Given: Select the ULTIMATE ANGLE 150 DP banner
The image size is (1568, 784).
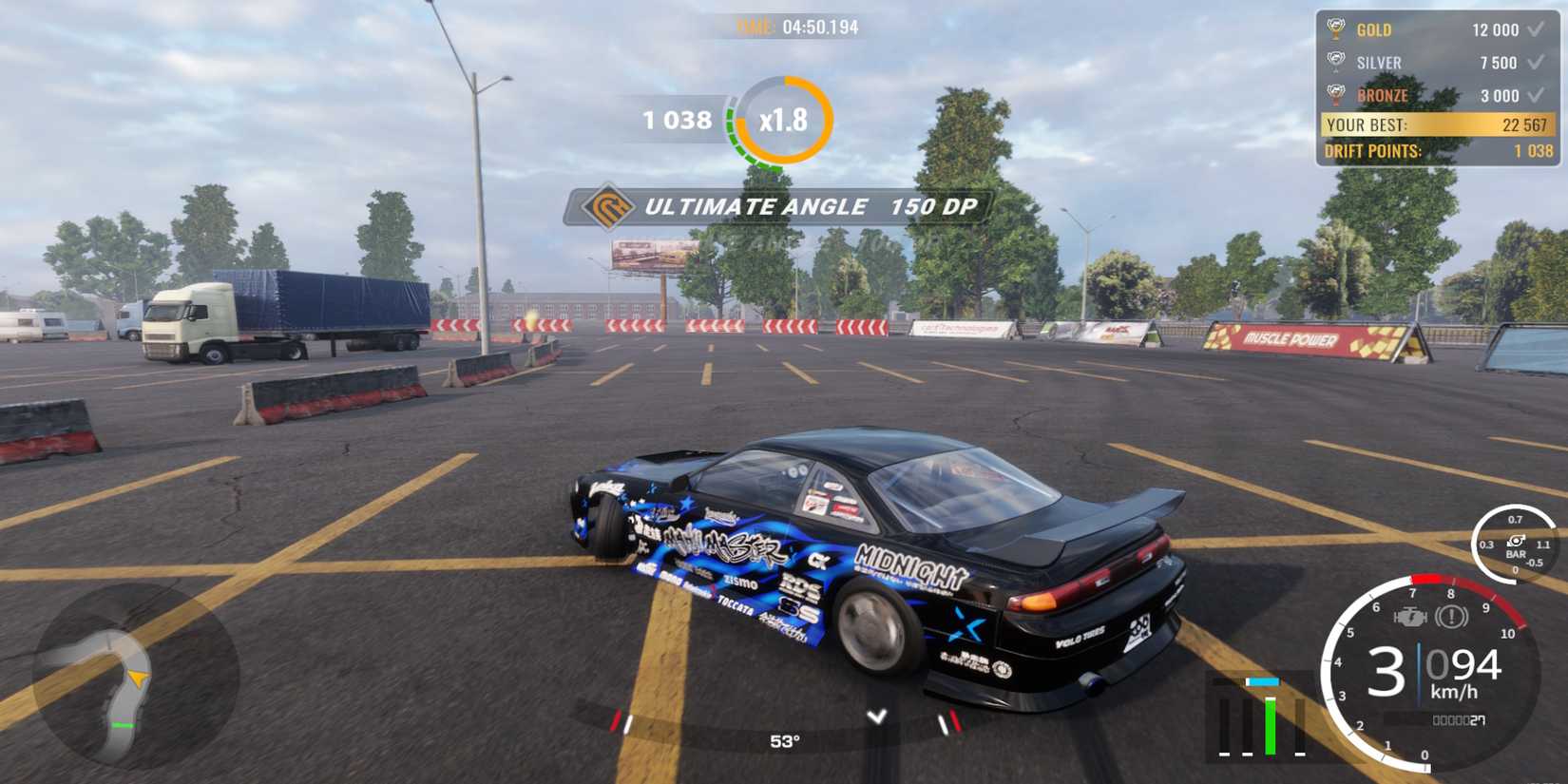Looking at the screenshot, I should 779,206.
